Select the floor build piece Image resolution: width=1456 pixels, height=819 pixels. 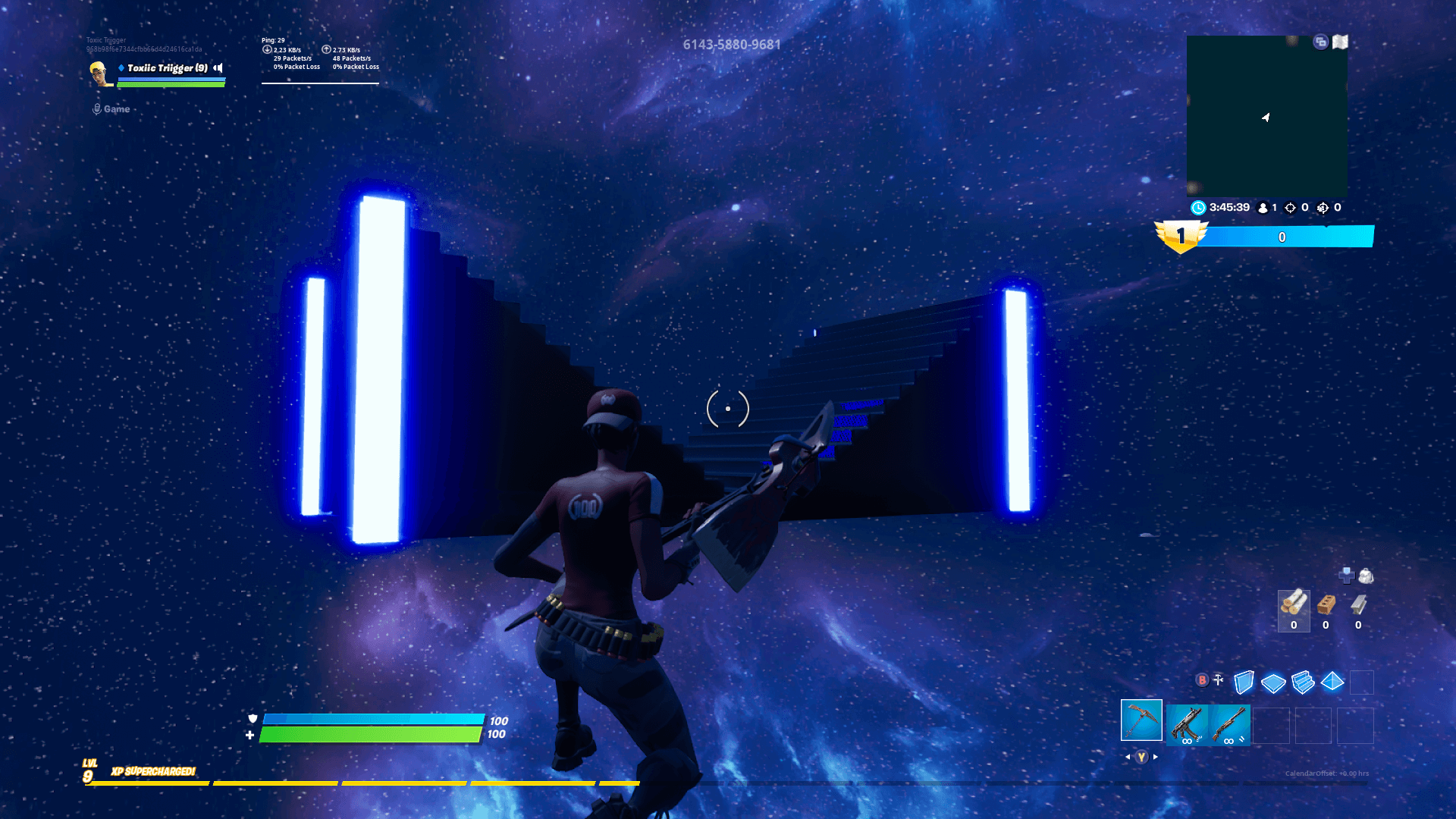click(1273, 682)
